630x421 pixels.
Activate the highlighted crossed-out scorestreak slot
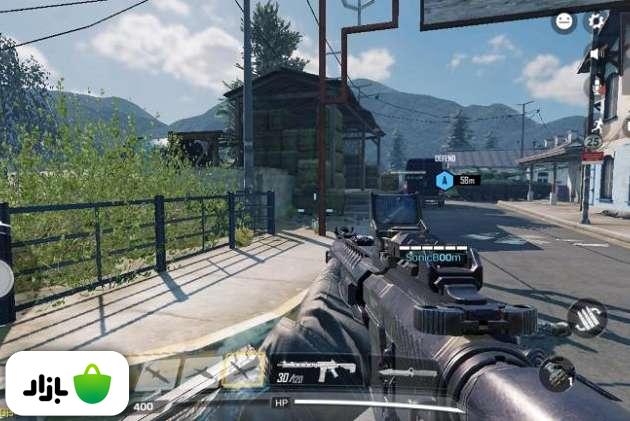click(x=243, y=371)
